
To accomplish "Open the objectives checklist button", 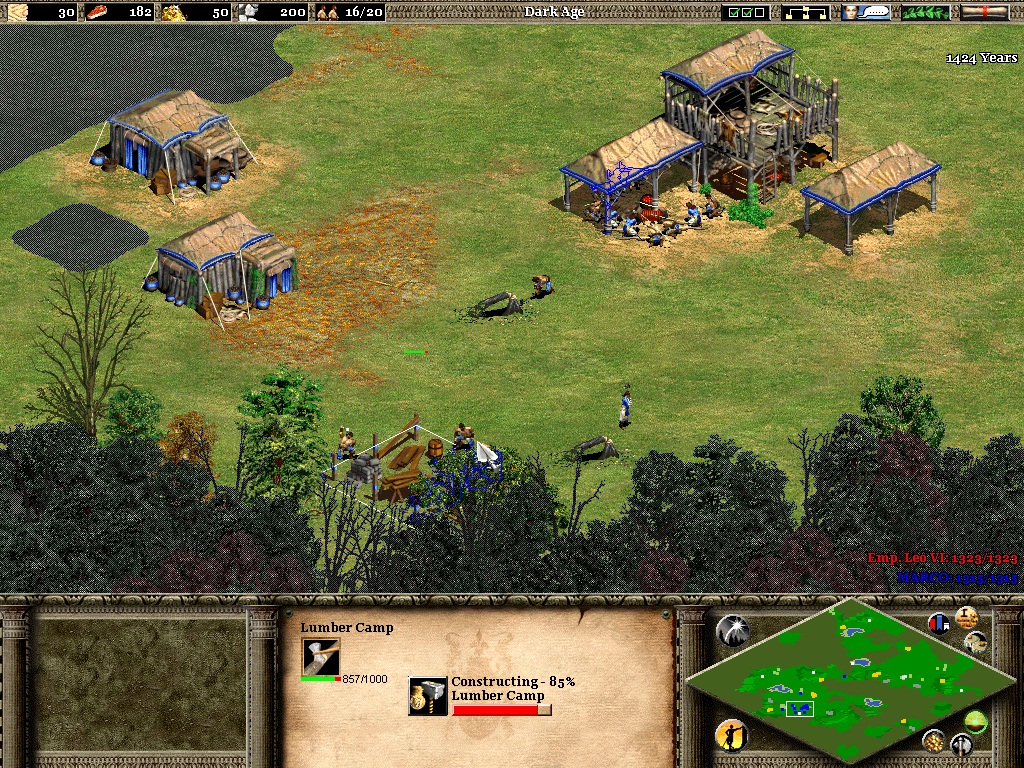I will point(748,12).
